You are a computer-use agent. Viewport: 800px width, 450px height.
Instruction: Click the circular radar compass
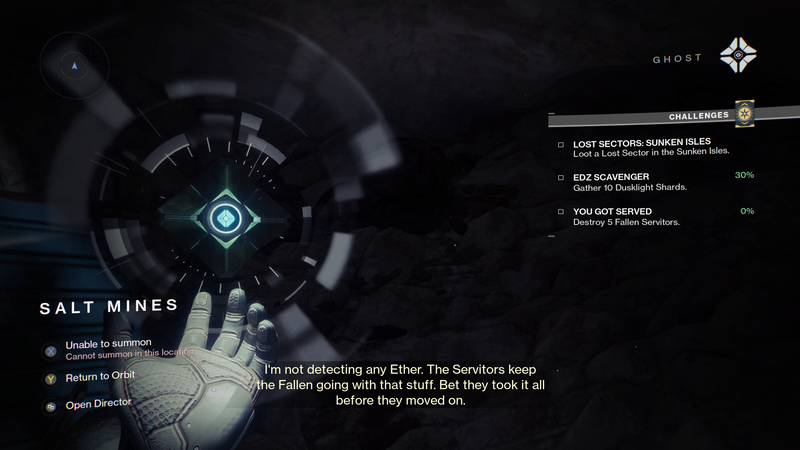73,66
